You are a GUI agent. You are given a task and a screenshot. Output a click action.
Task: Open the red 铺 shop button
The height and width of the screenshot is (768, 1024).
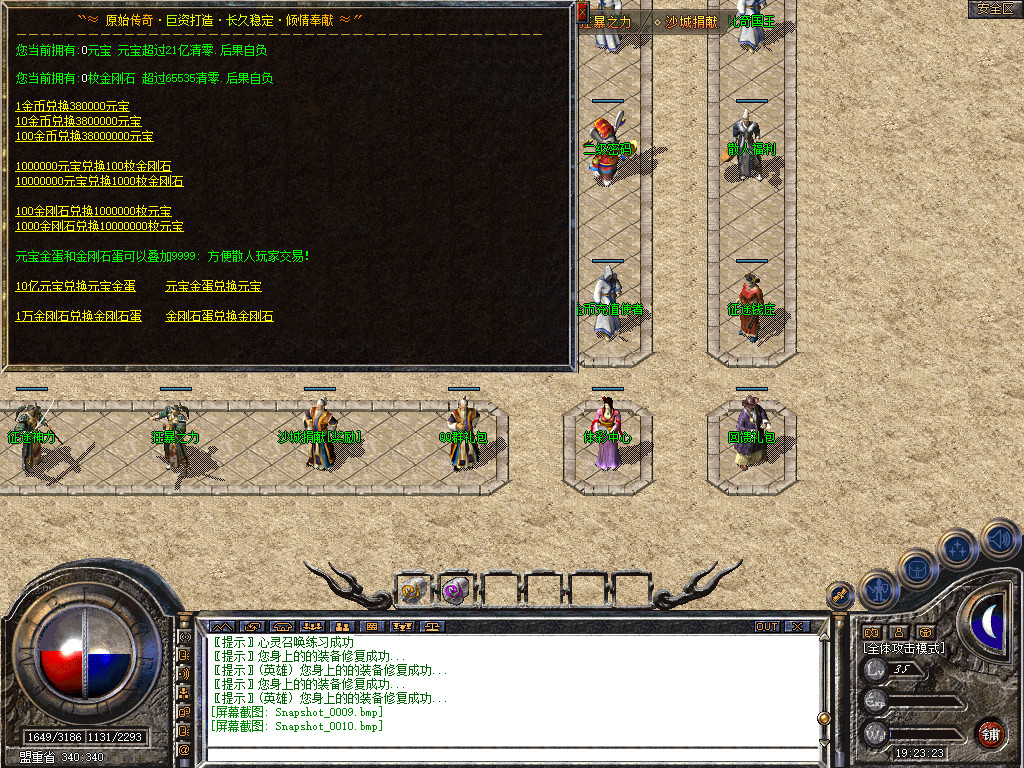coord(990,733)
